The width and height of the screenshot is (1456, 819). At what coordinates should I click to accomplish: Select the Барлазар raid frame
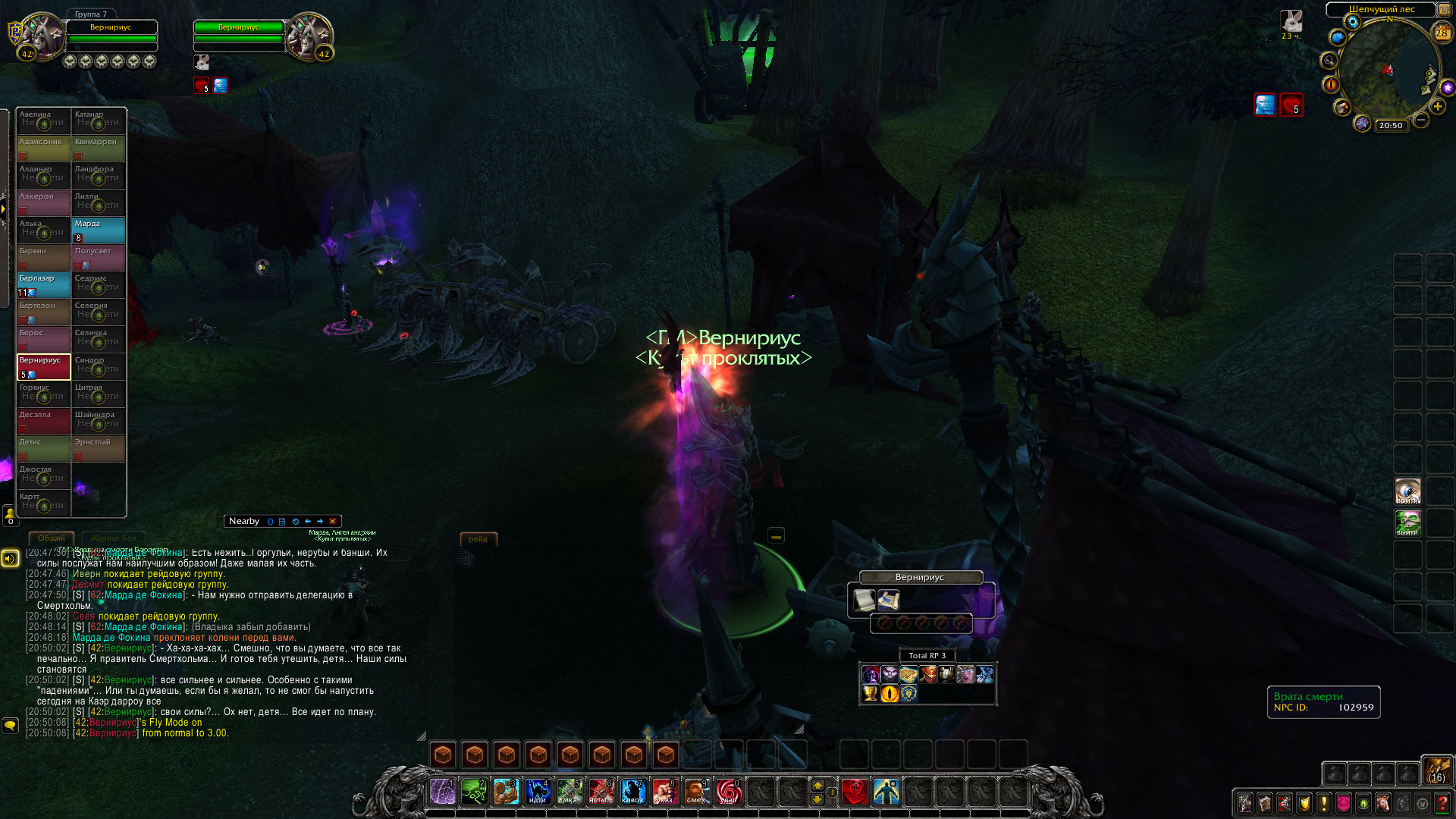(44, 284)
